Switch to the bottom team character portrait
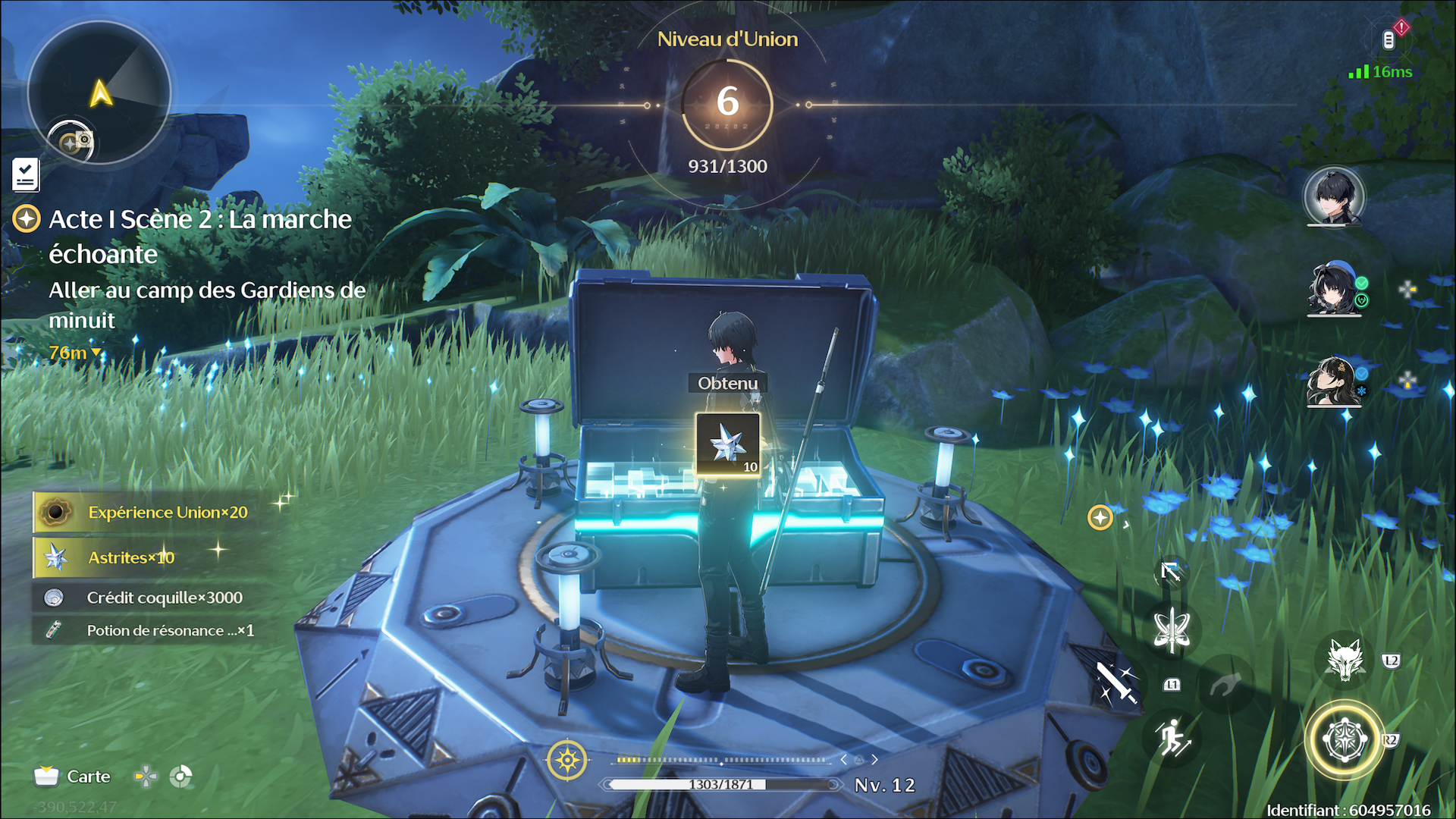 pyautogui.click(x=1334, y=381)
